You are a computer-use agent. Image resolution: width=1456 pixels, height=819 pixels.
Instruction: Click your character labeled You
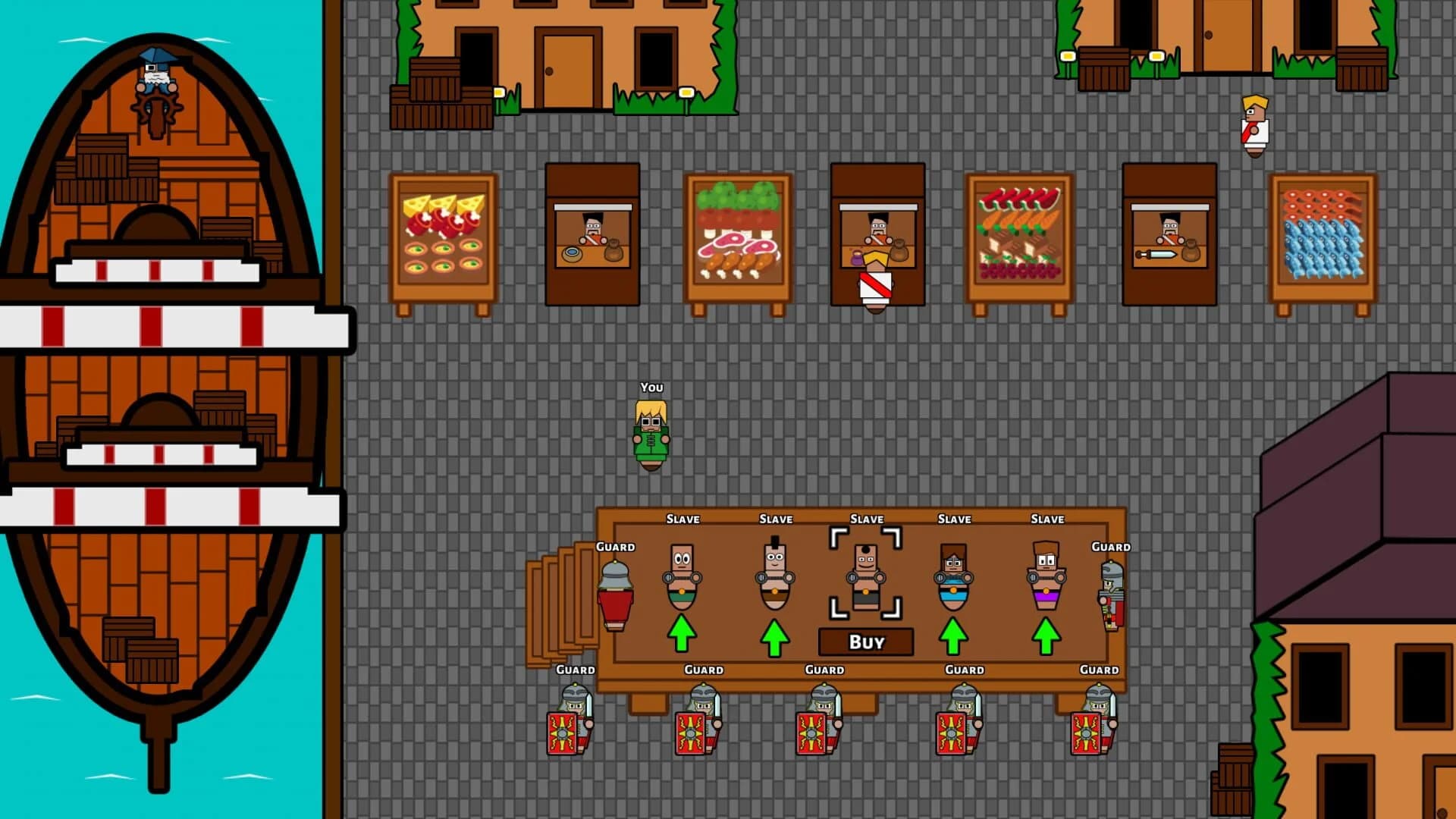tap(651, 432)
